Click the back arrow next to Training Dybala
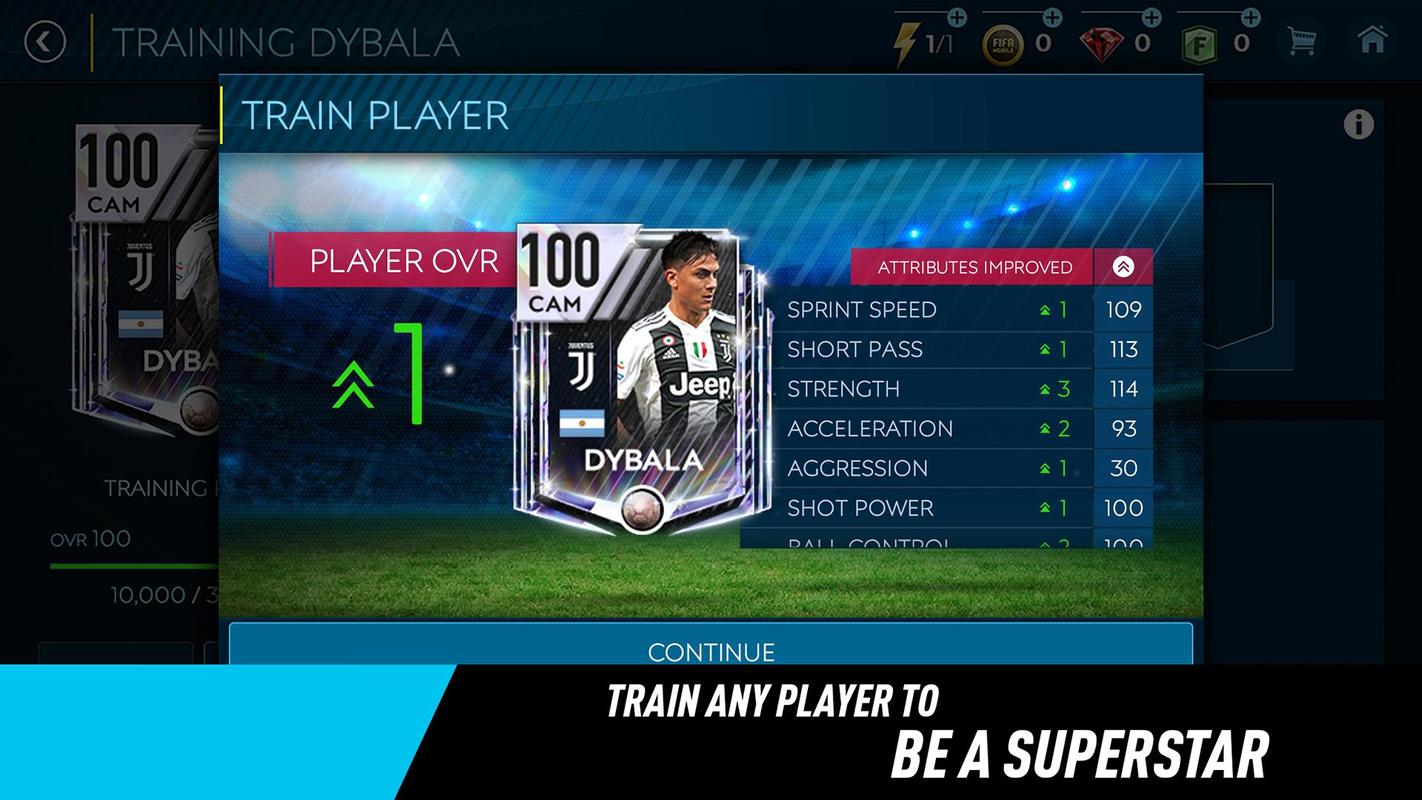Viewport: 1422px width, 800px height. pos(44,42)
